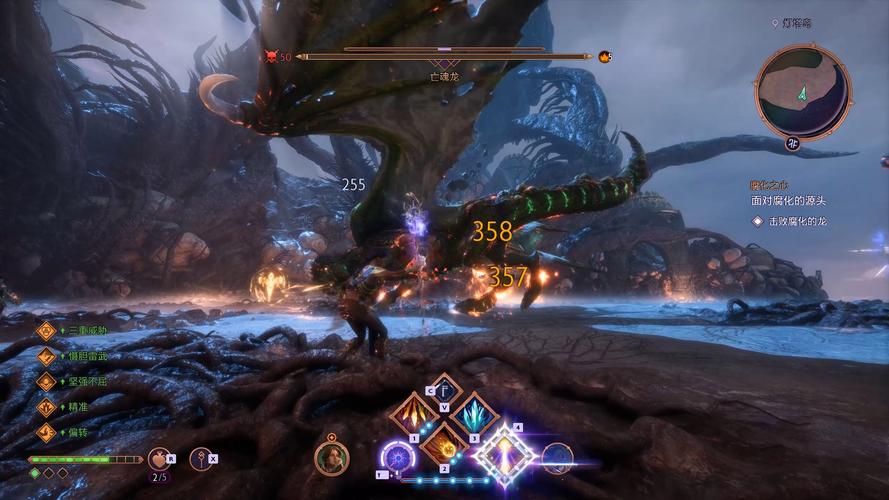889x500 pixels.
Task: Click the 精准 buff icon
Action: [46, 407]
